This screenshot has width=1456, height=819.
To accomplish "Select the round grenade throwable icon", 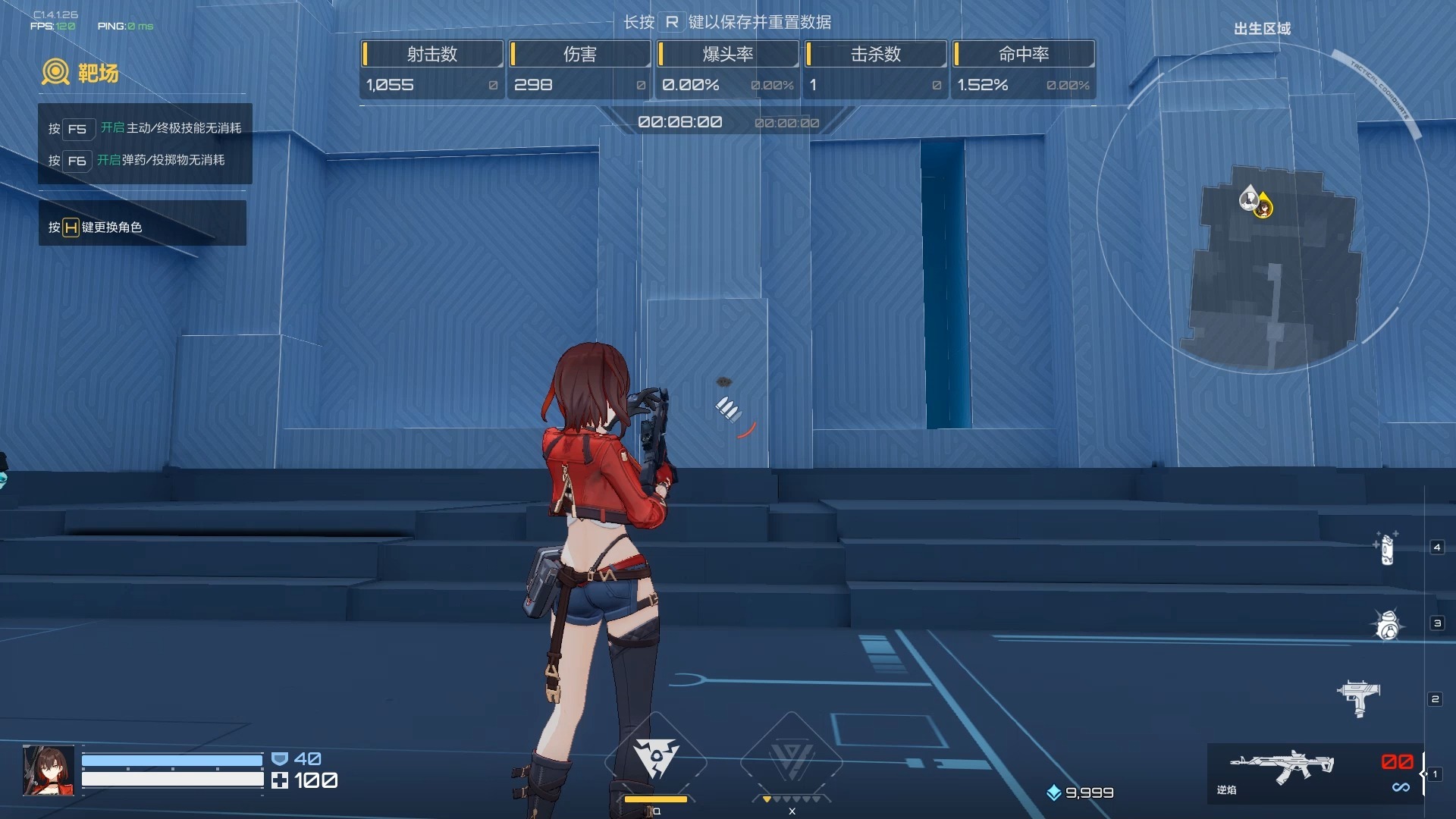I will coord(1388,625).
